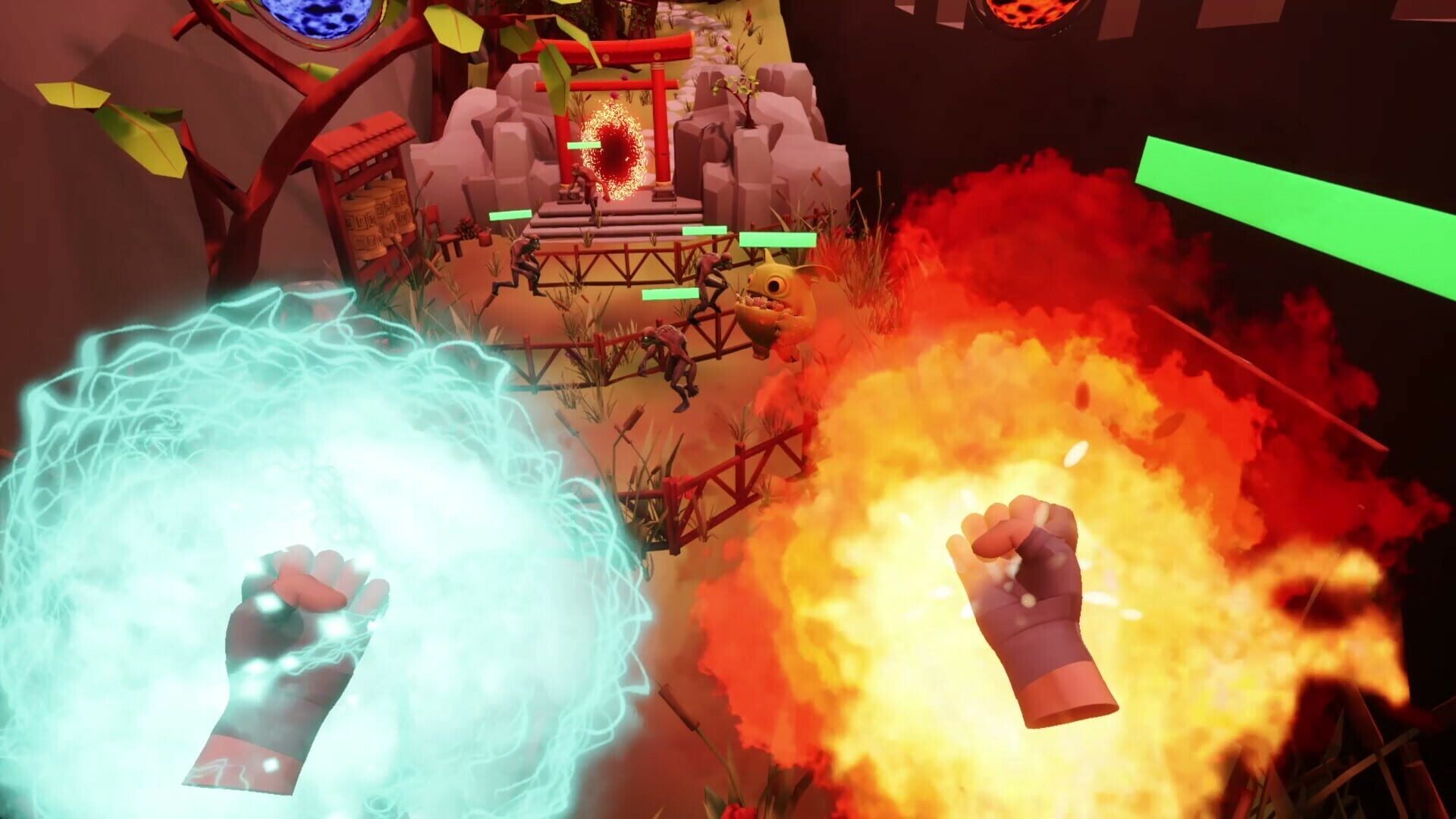Click the zombie emerging from the portal

pos(585,182)
